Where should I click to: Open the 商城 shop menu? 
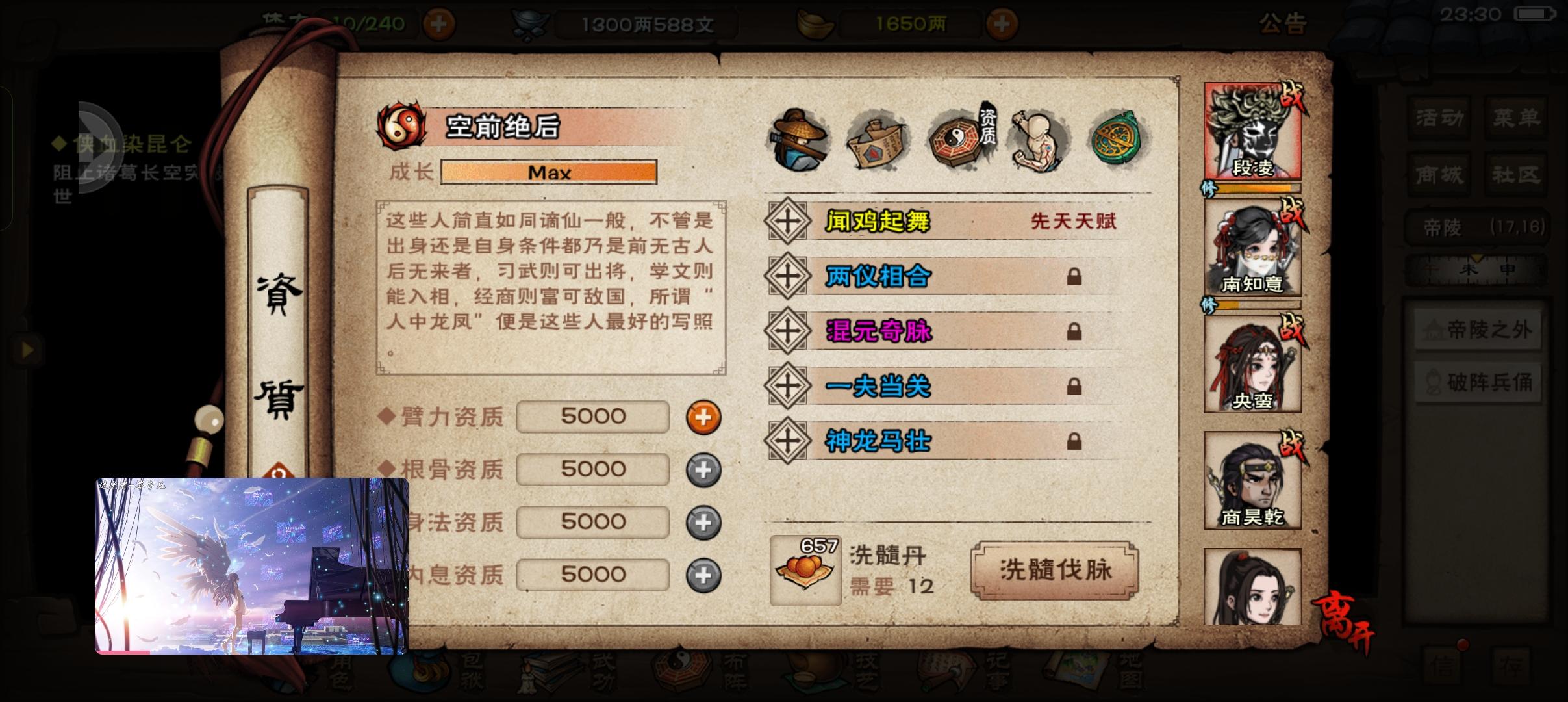click(1439, 174)
